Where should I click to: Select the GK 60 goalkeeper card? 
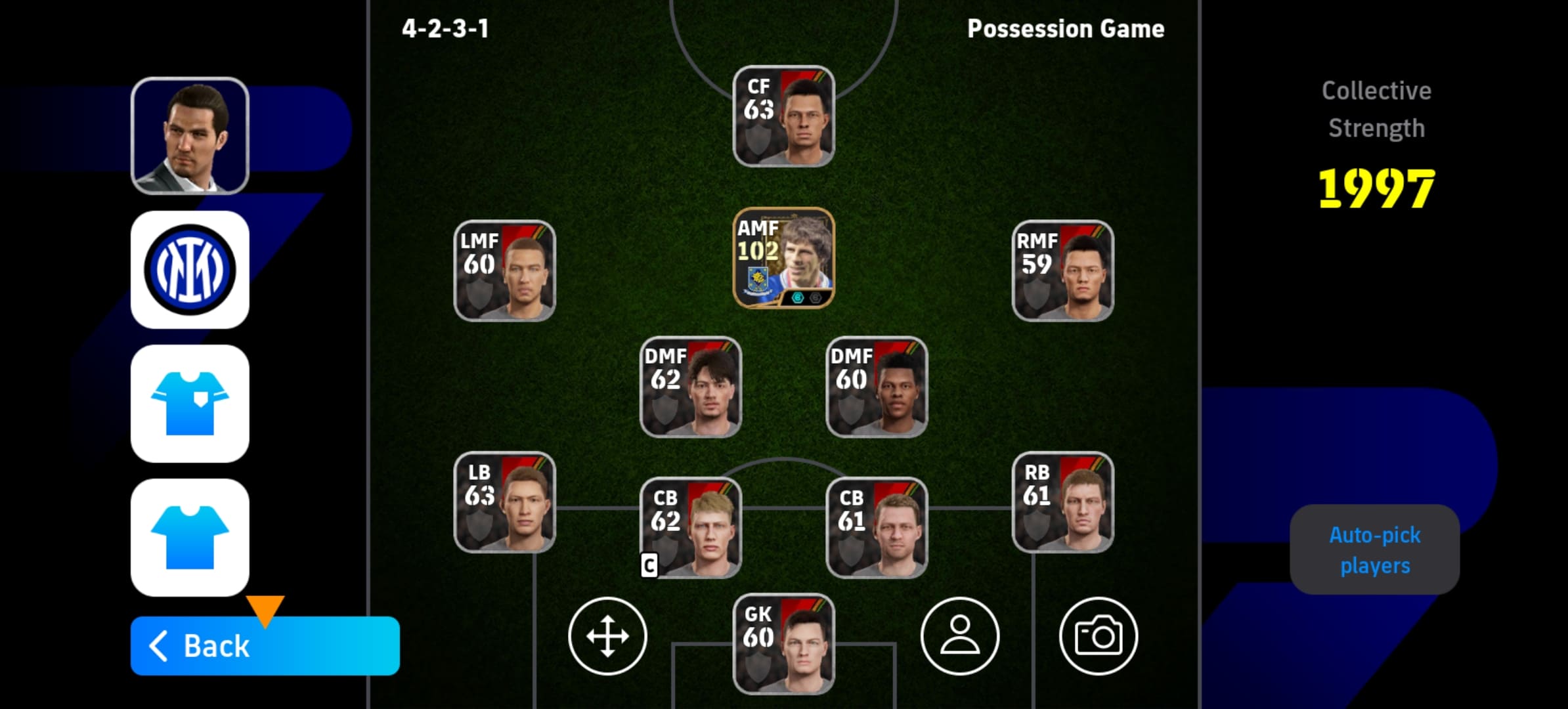(x=783, y=644)
